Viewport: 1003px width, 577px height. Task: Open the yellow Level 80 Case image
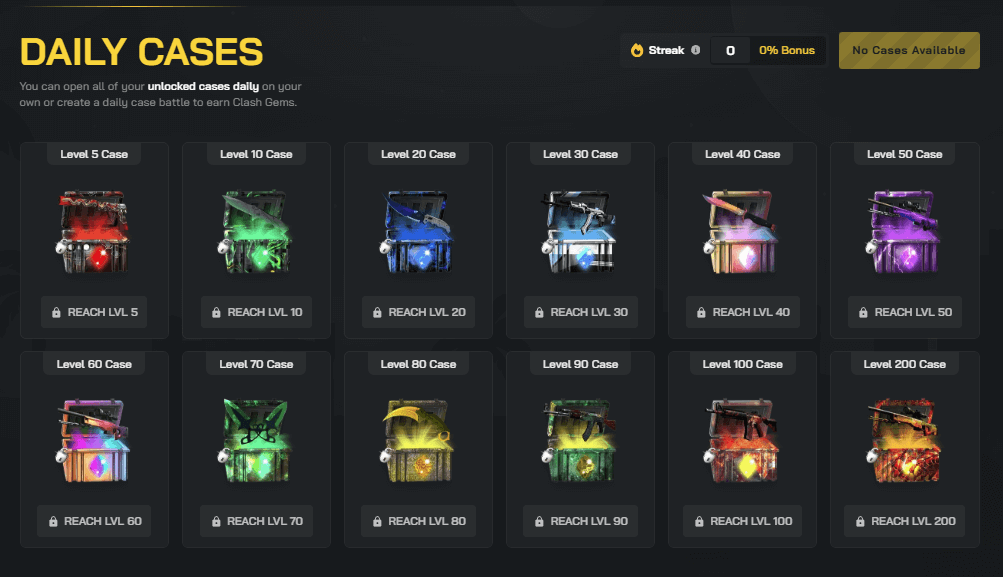point(418,441)
